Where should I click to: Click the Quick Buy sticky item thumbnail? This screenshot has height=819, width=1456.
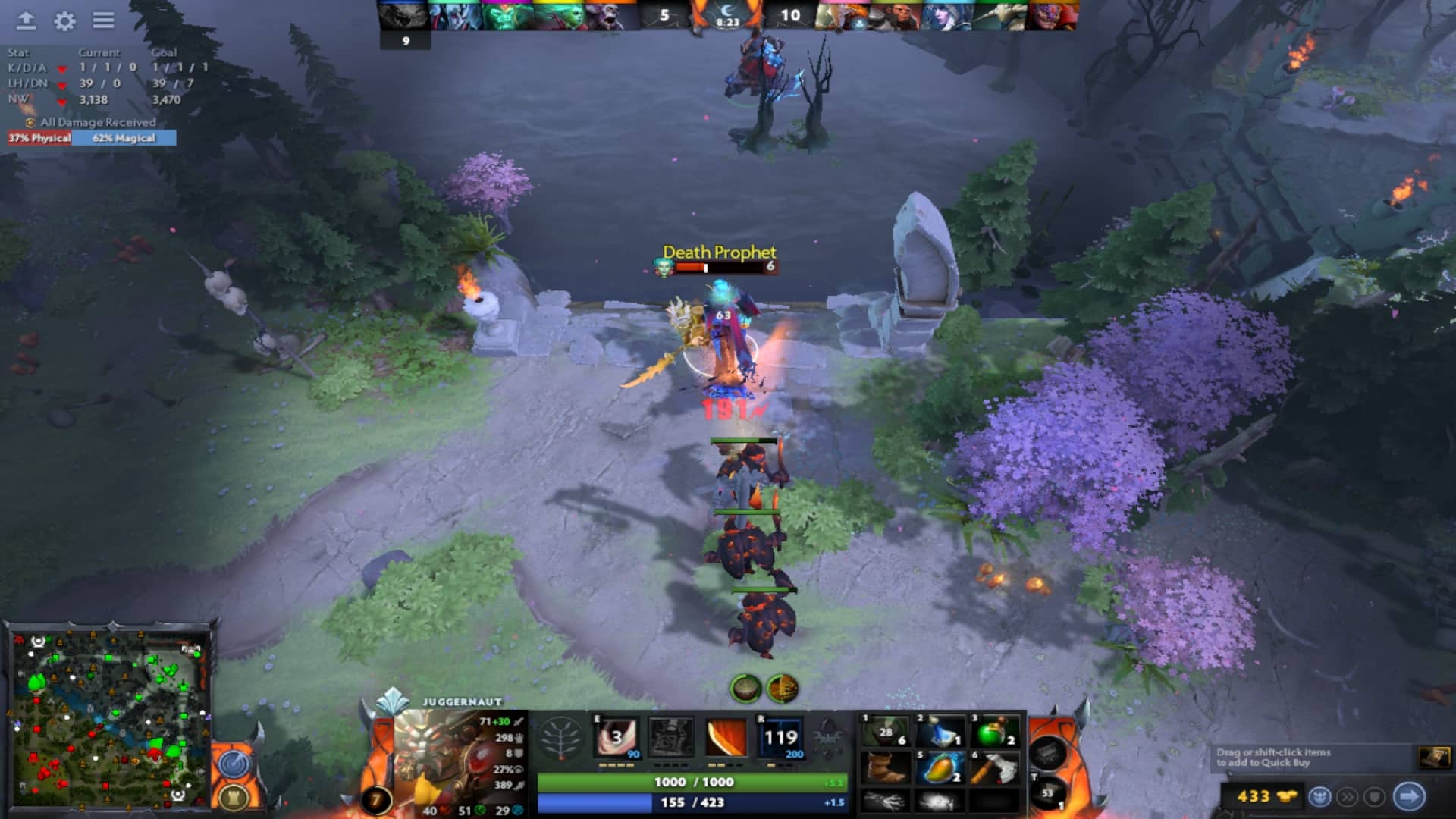[x=1435, y=757]
